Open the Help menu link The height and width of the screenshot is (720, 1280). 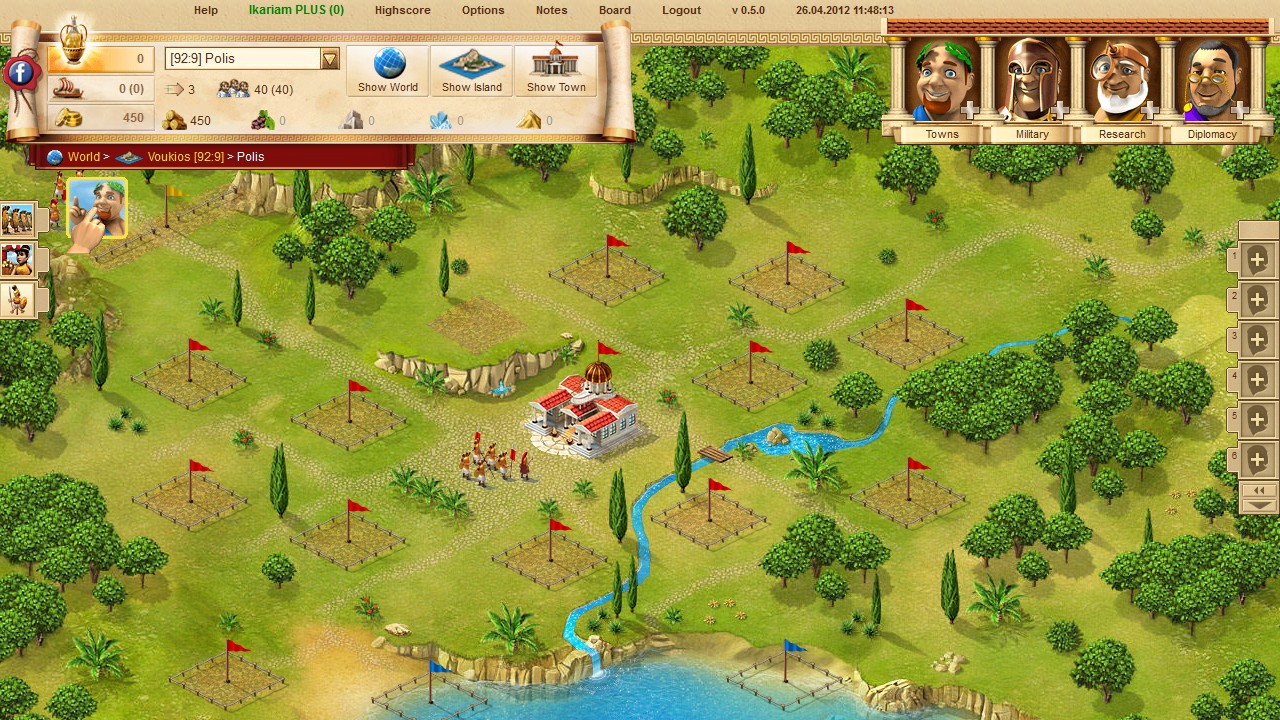205,10
